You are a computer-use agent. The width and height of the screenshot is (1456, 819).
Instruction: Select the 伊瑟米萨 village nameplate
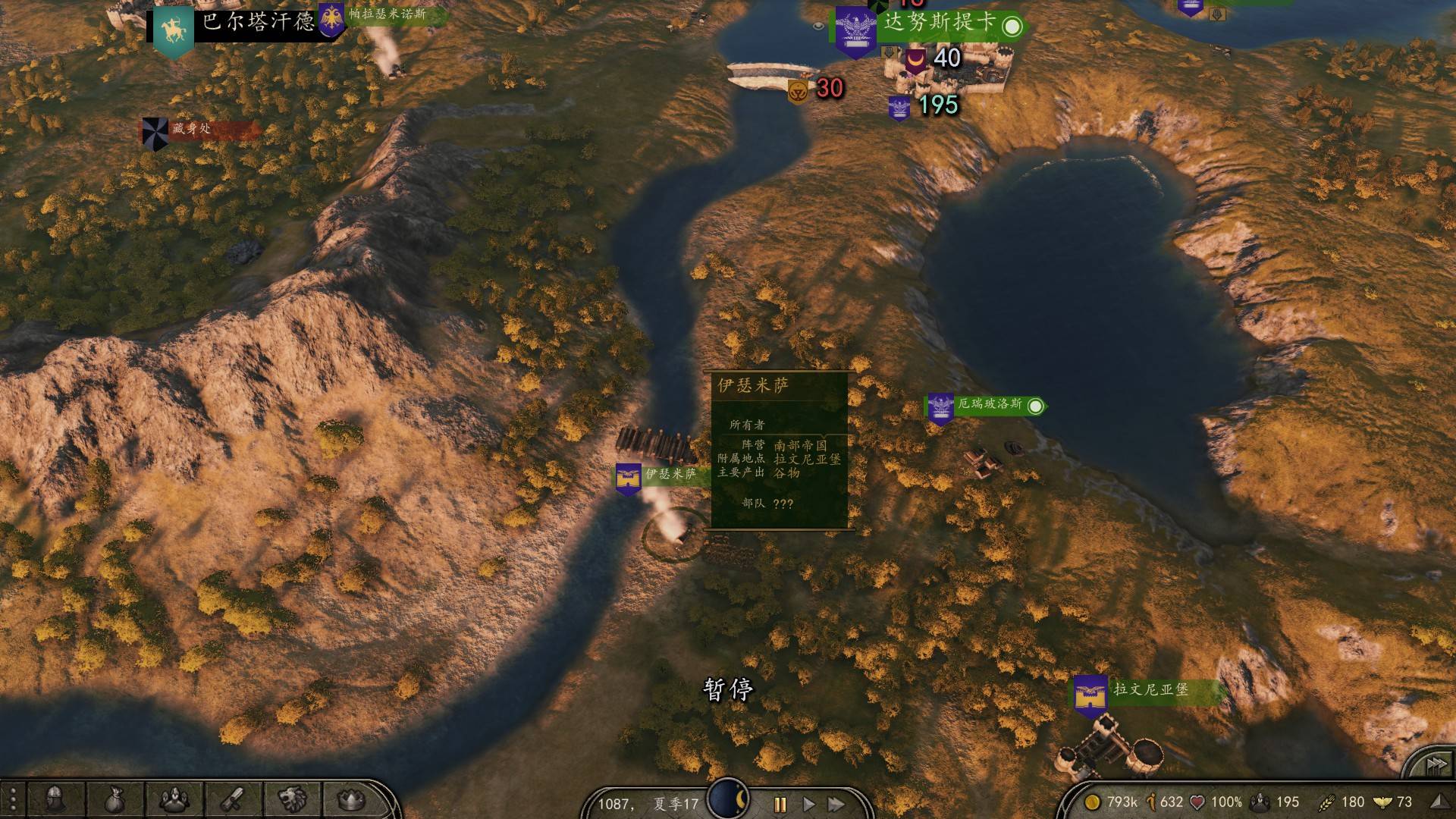click(x=670, y=475)
